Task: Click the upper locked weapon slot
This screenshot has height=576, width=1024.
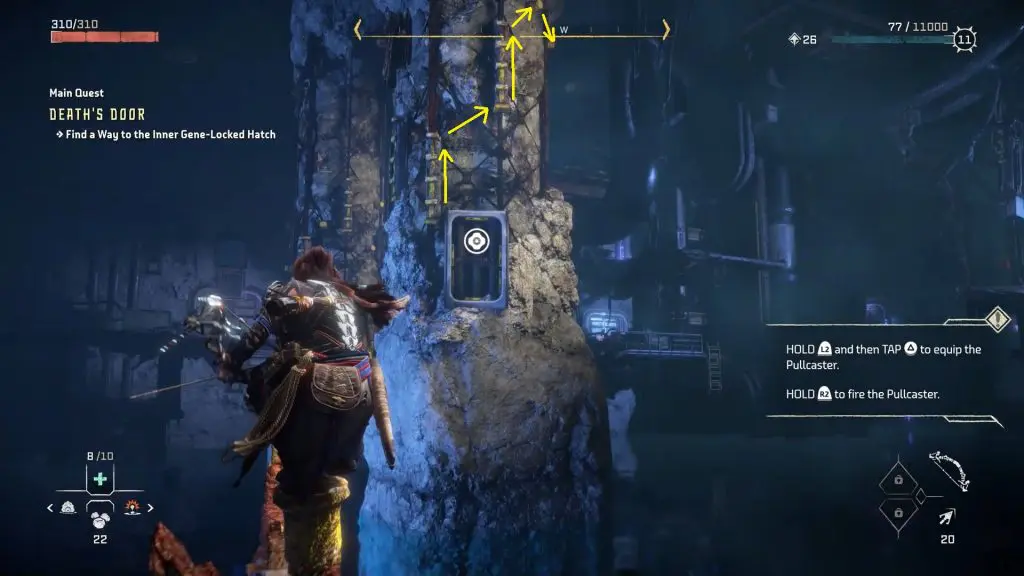Action: 897,480
